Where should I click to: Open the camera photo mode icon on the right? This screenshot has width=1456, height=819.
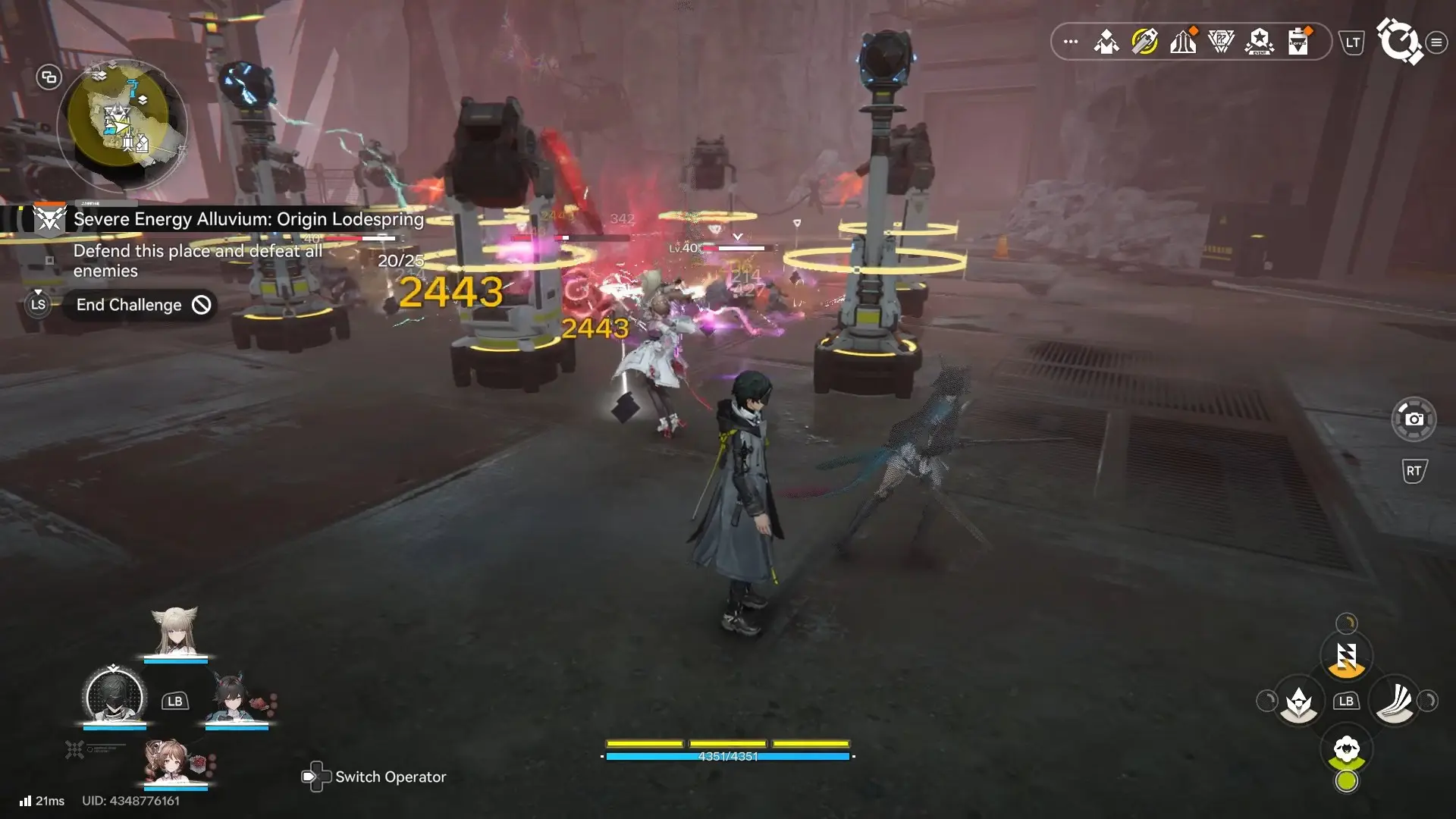[1415, 419]
